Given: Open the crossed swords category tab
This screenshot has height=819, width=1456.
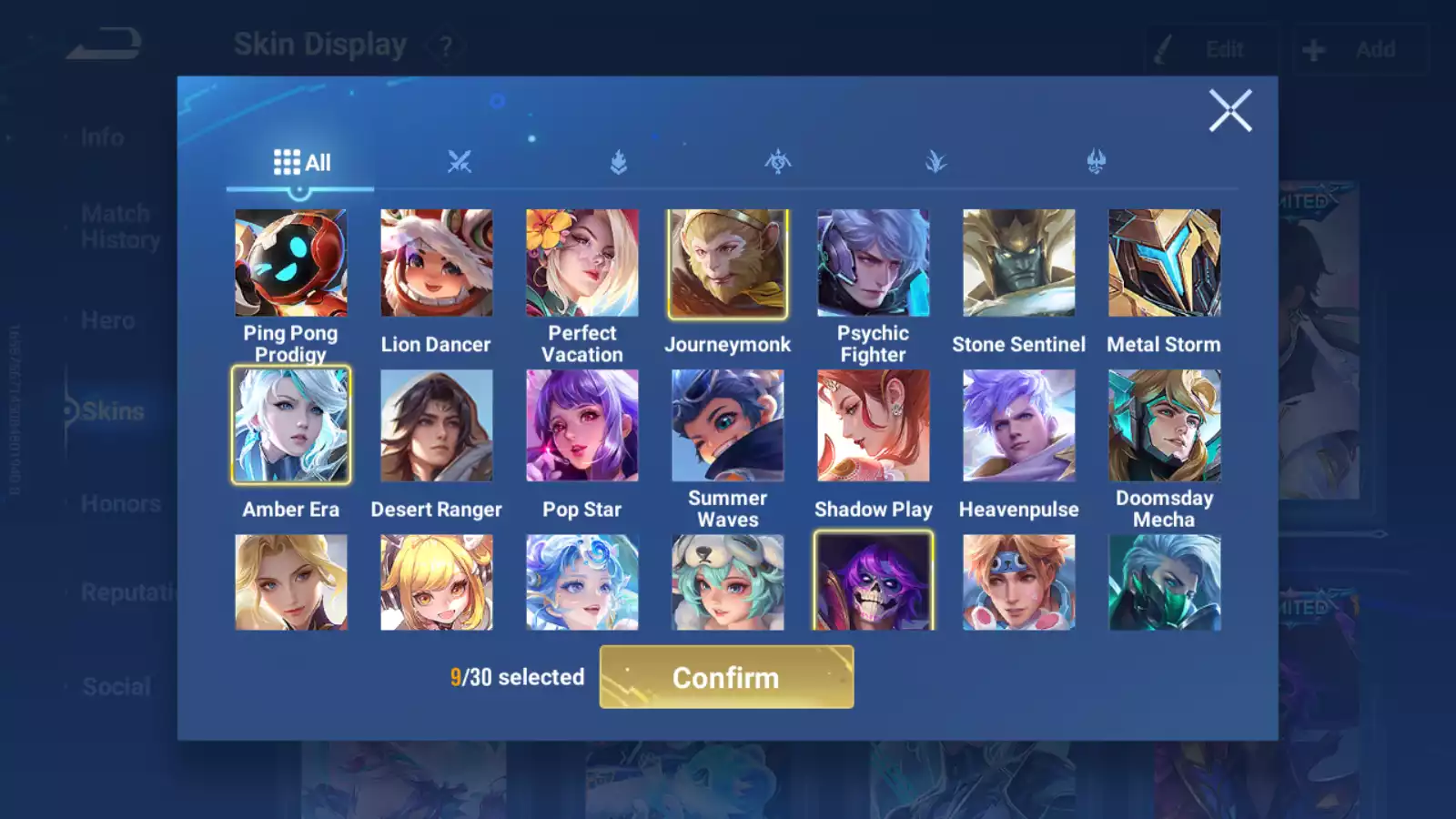Looking at the screenshot, I should (460, 162).
